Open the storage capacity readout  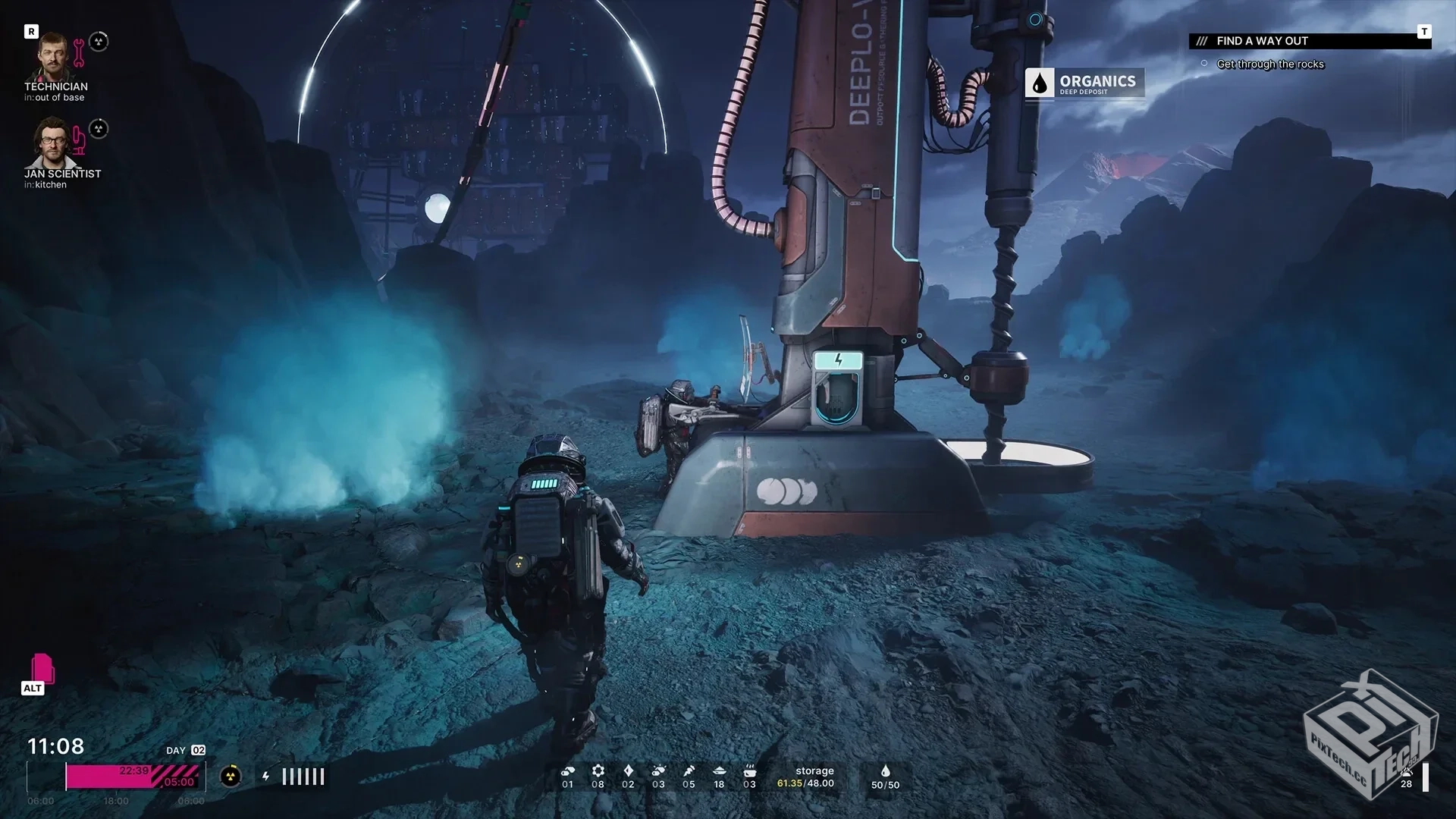[805, 777]
